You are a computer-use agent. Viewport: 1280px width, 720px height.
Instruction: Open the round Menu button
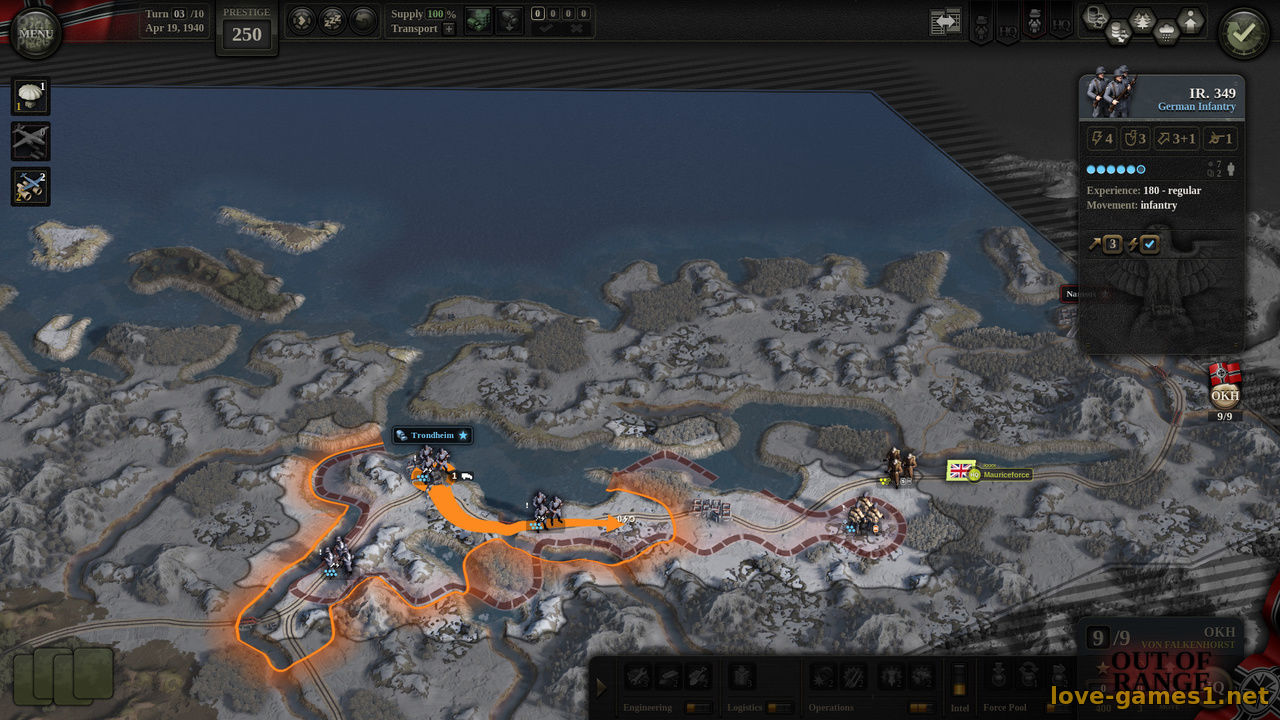coord(36,33)
